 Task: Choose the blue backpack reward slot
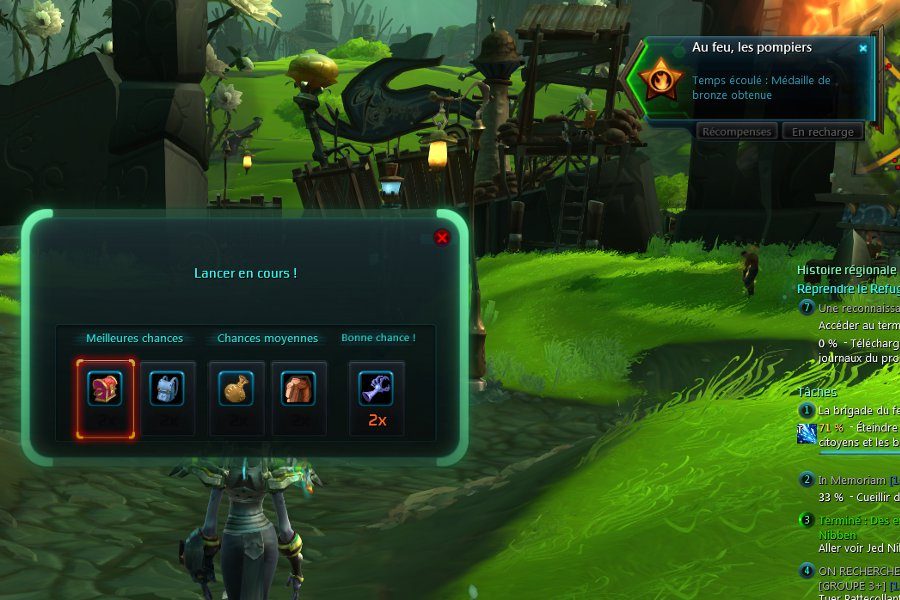tap(167, 388)
